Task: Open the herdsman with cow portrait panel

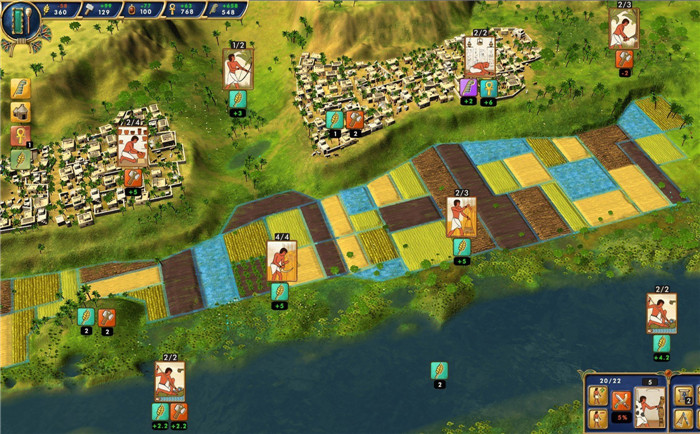Action: pyautogui.click(x=650, y=407)
